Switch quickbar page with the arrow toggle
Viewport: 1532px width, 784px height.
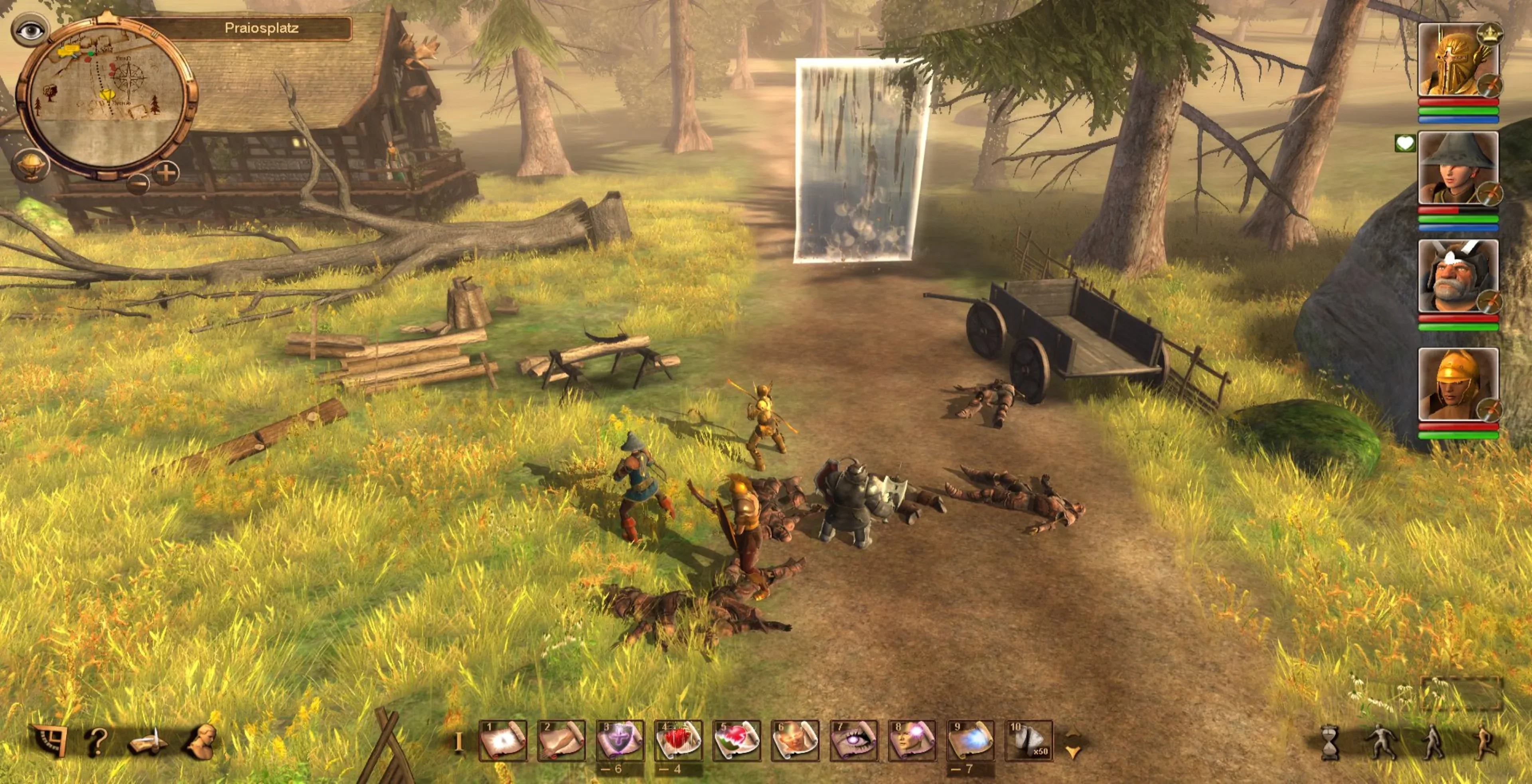(1073, 744)
